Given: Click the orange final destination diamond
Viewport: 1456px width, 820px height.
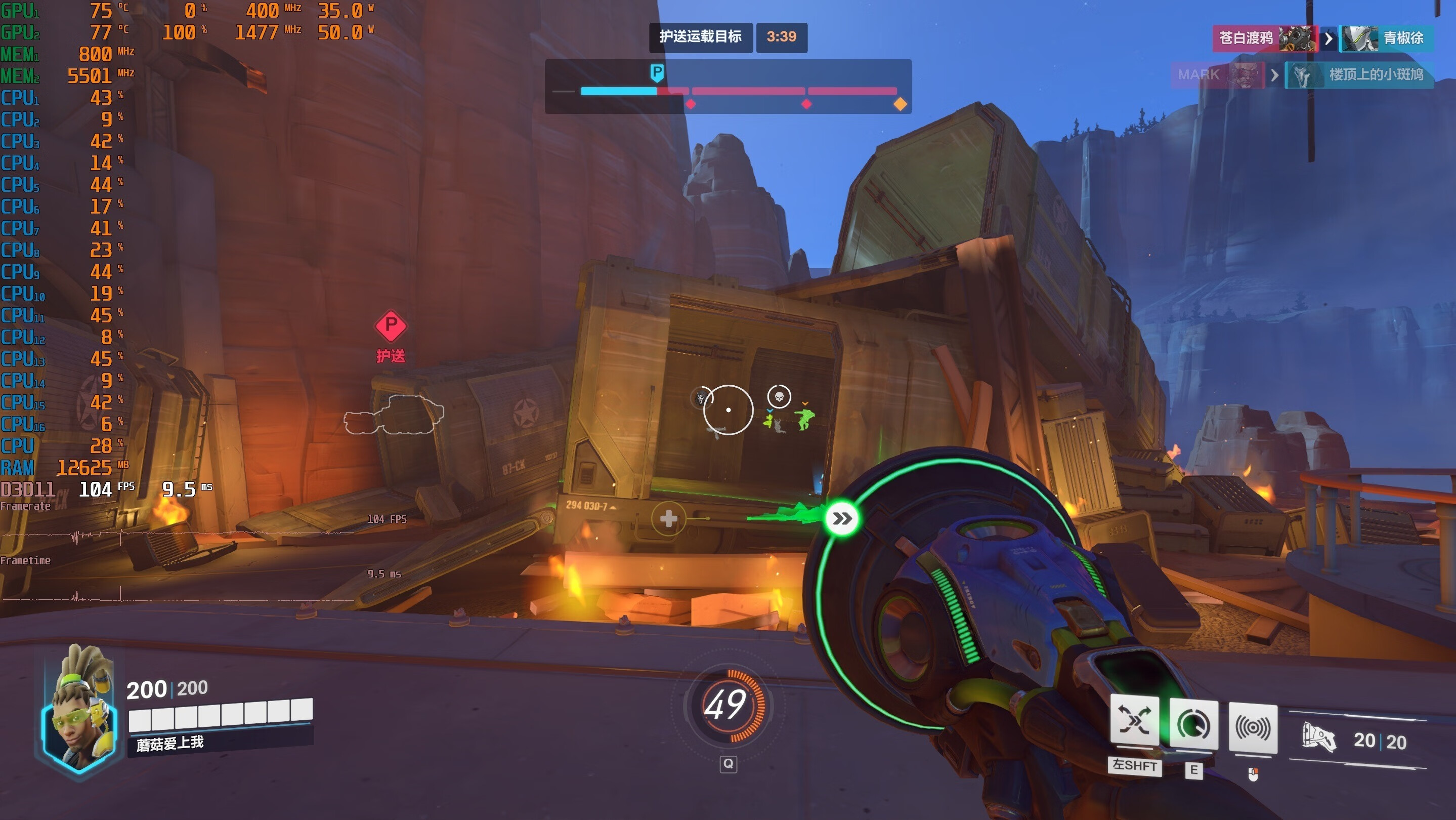Looking at the screenshot, I should [x=900, y=104].
